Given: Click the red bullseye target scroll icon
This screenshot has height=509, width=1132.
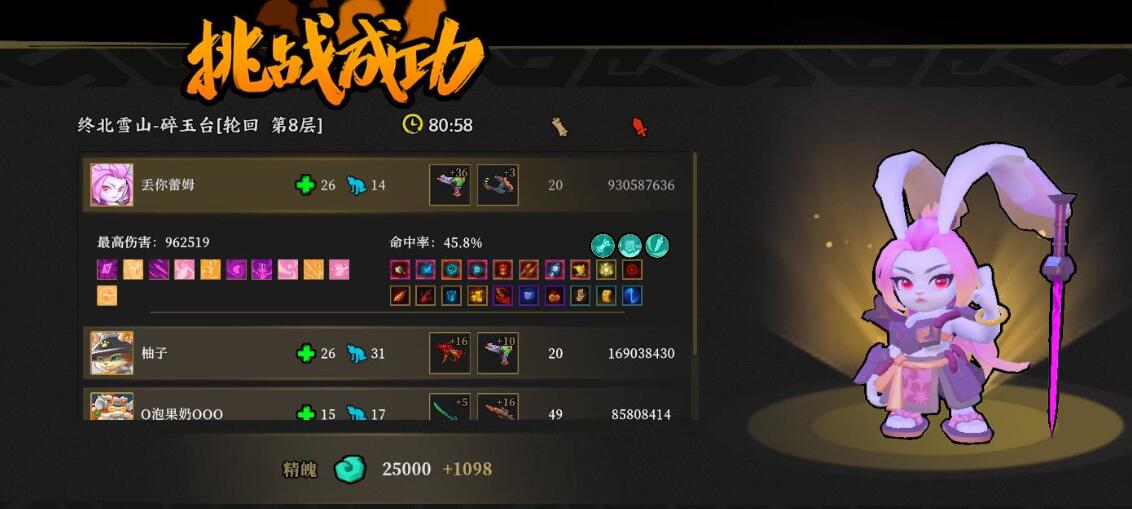Looking at the screenshot, I should click(632, 270).
